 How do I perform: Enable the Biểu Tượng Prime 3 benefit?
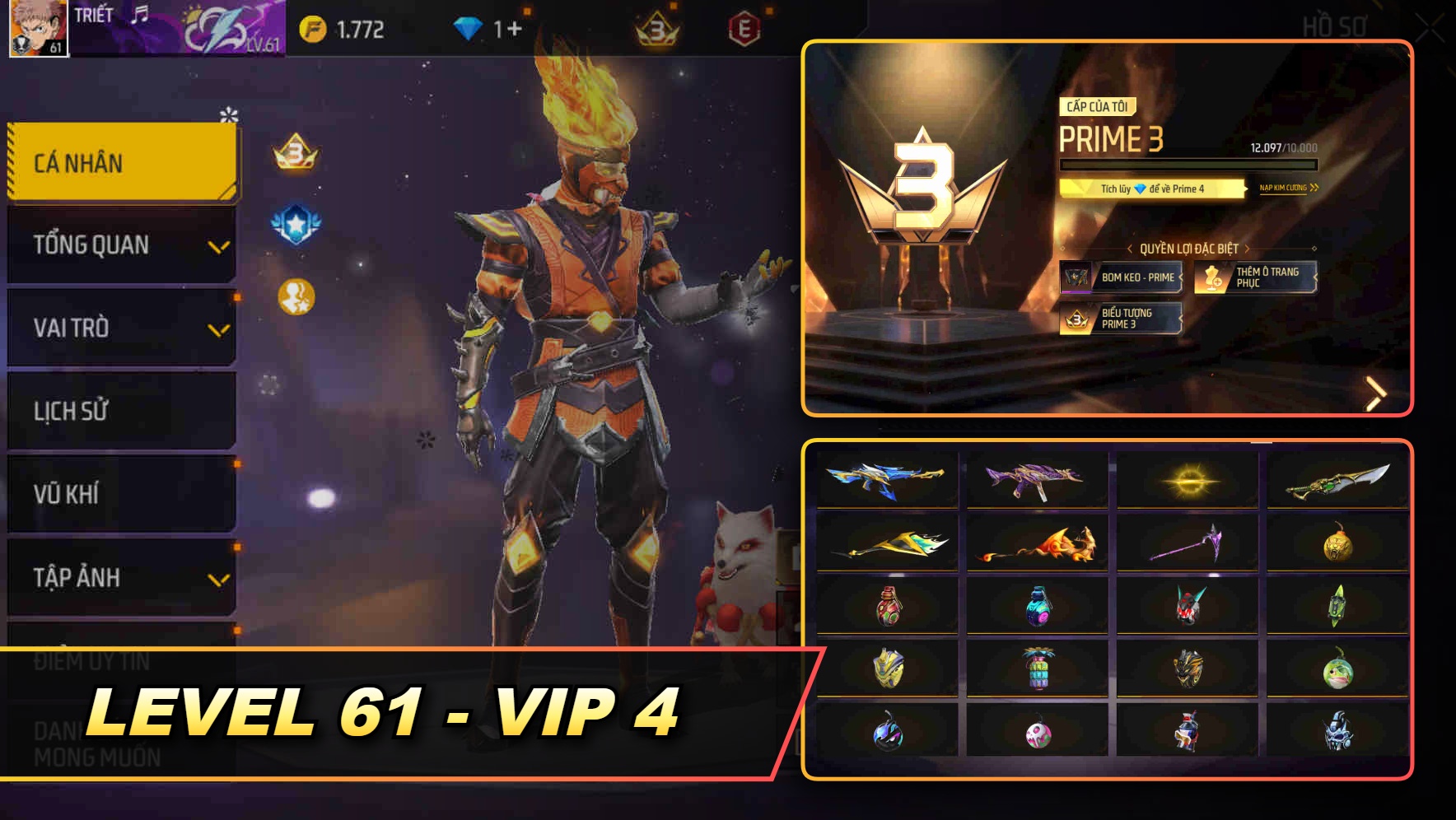tap(1122, 319)
